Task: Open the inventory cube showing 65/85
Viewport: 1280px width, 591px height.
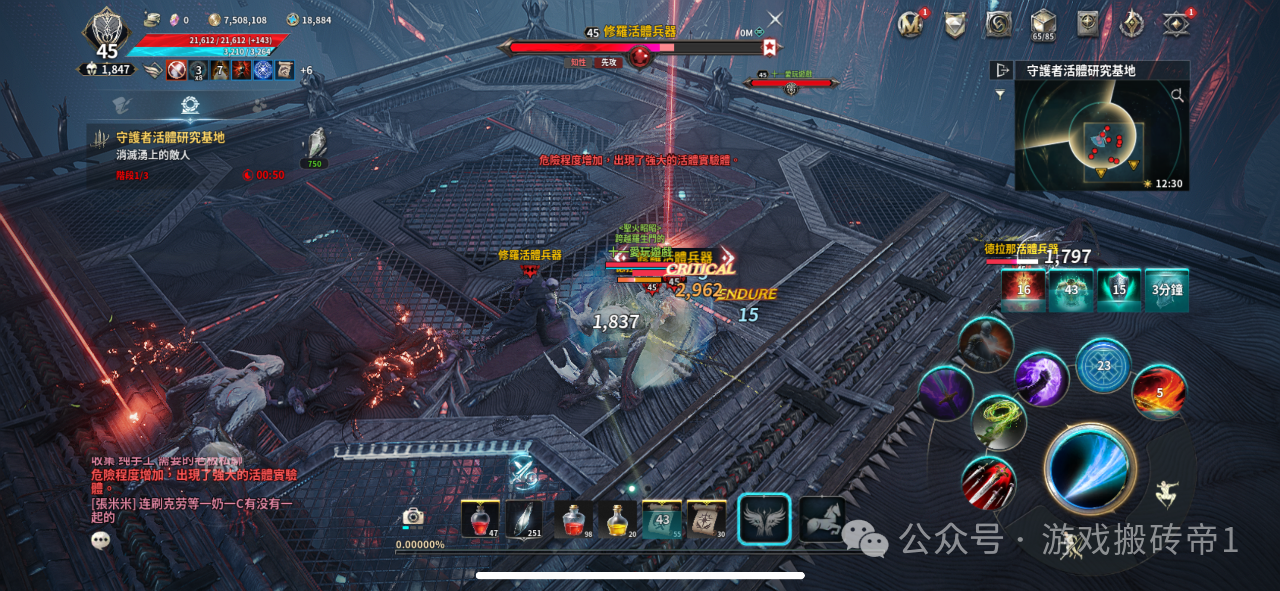Action: click(1043, 24)
